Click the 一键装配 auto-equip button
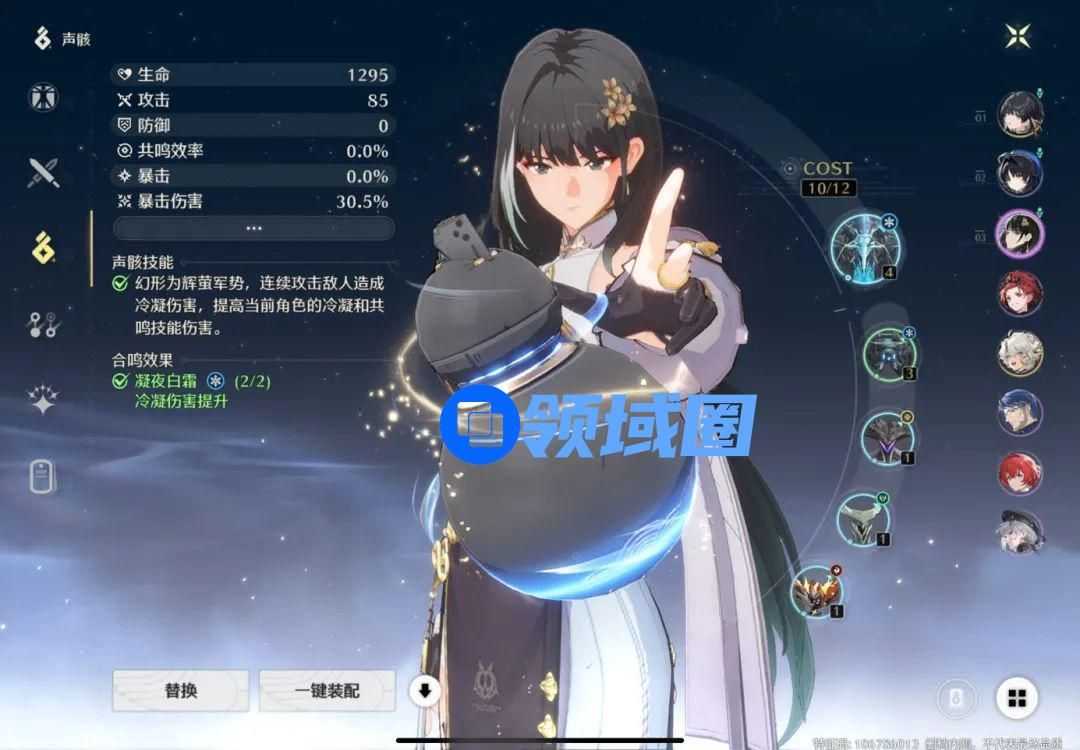 [x=326, y=690]
